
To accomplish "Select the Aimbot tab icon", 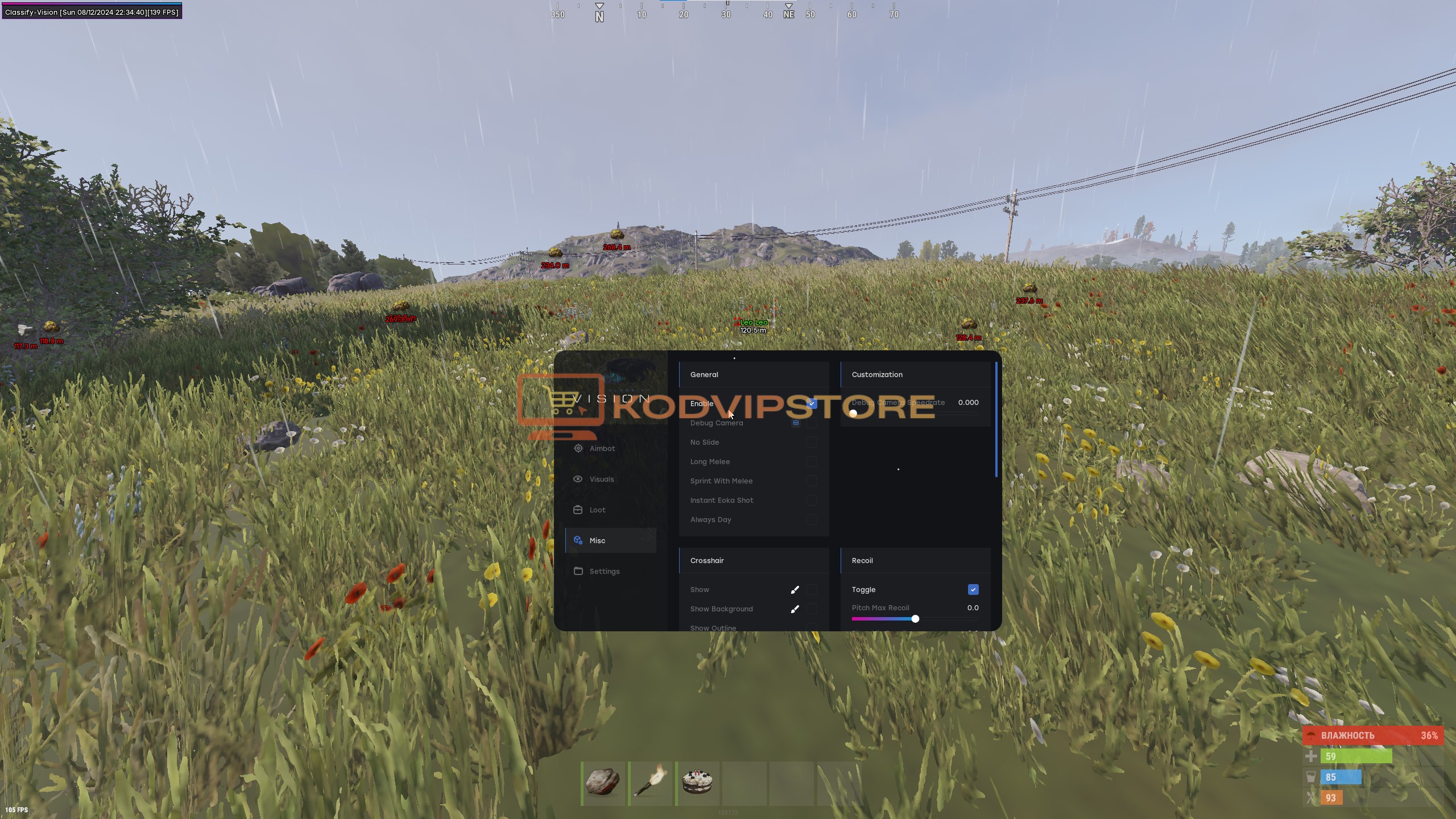I will point(578,449).
